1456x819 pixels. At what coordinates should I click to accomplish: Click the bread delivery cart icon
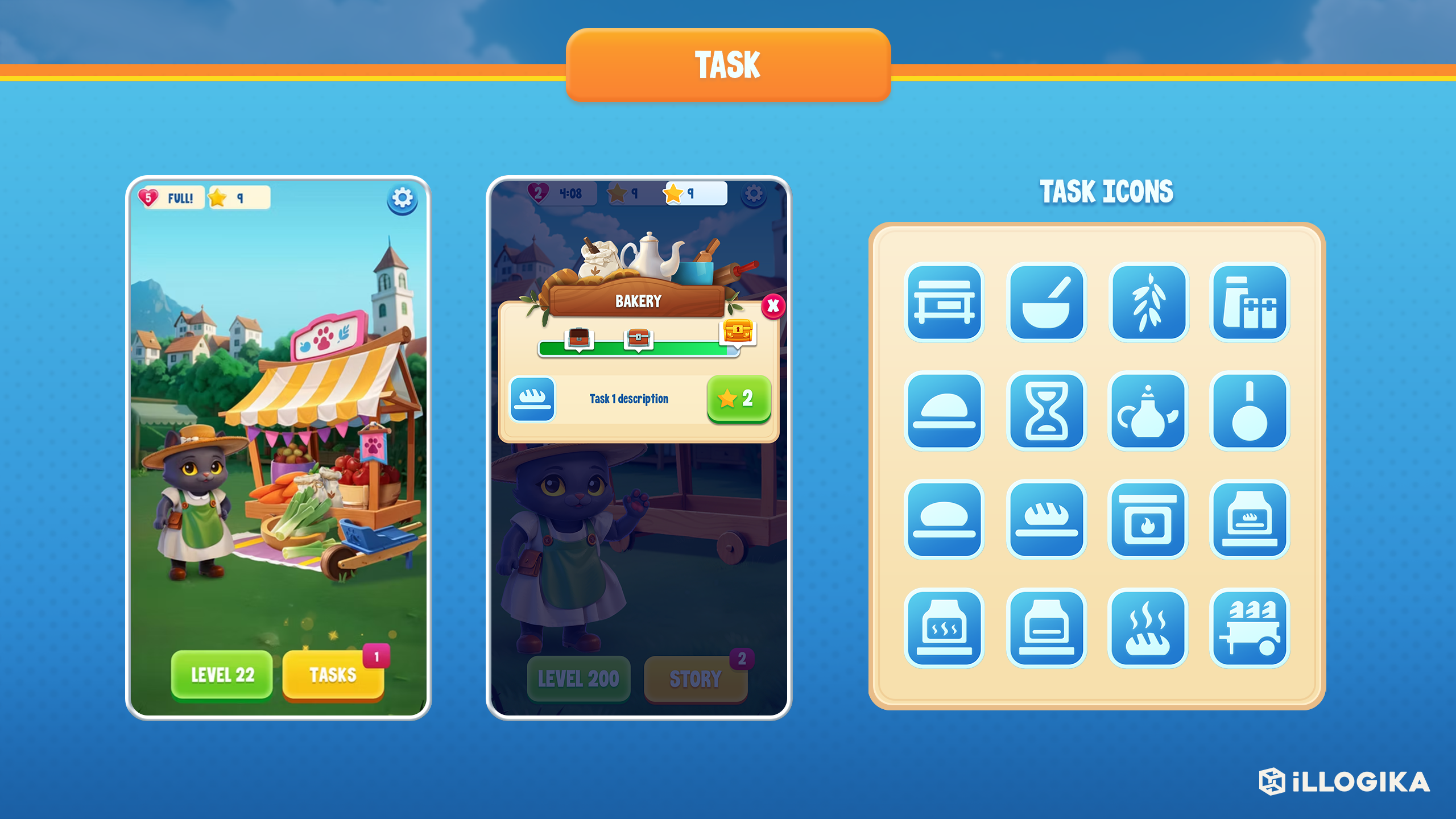[x=1250, y=628]
